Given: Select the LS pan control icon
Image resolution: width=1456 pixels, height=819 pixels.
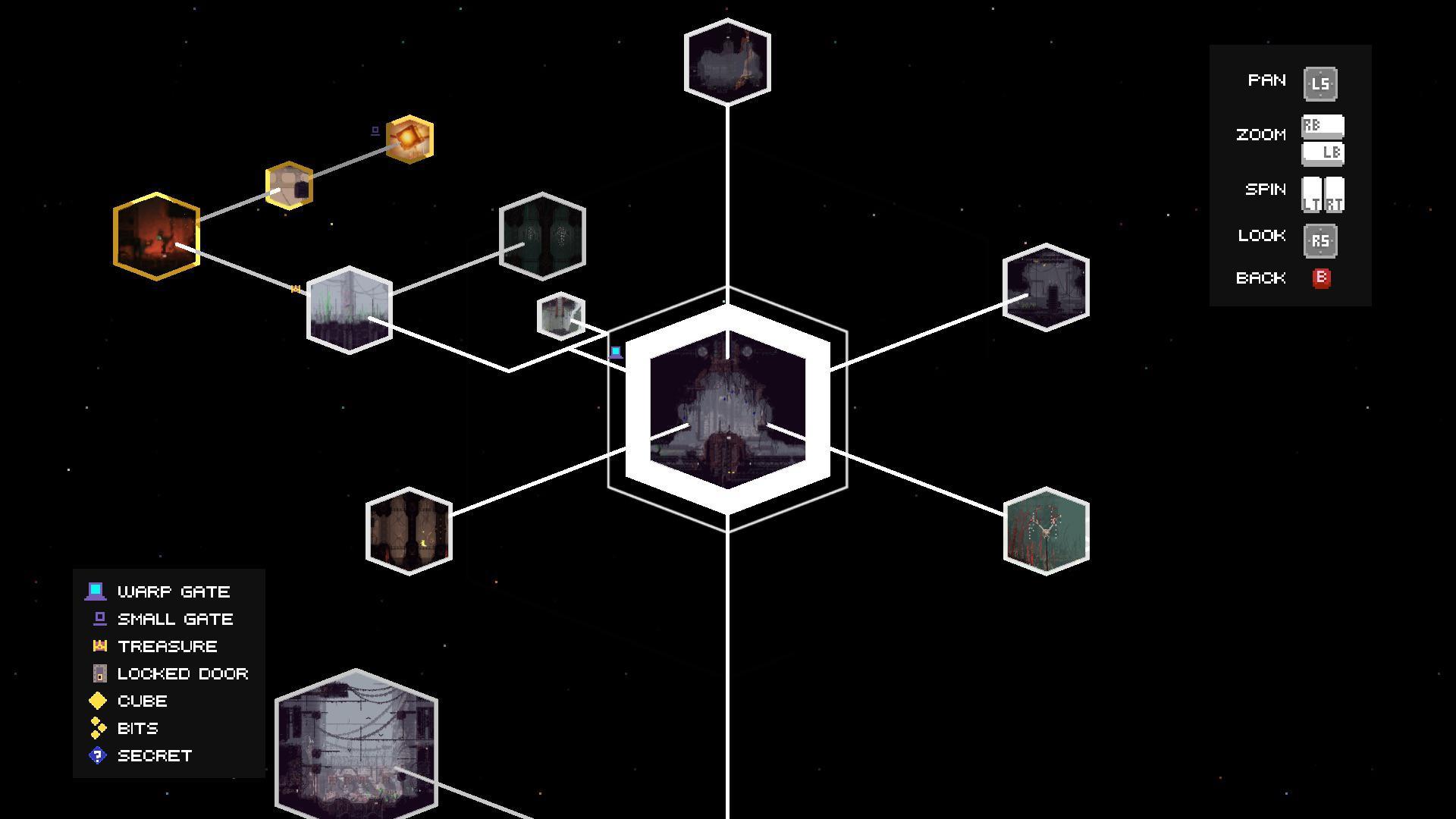Looking at the screenshot, I should (x=1319, y=83).
